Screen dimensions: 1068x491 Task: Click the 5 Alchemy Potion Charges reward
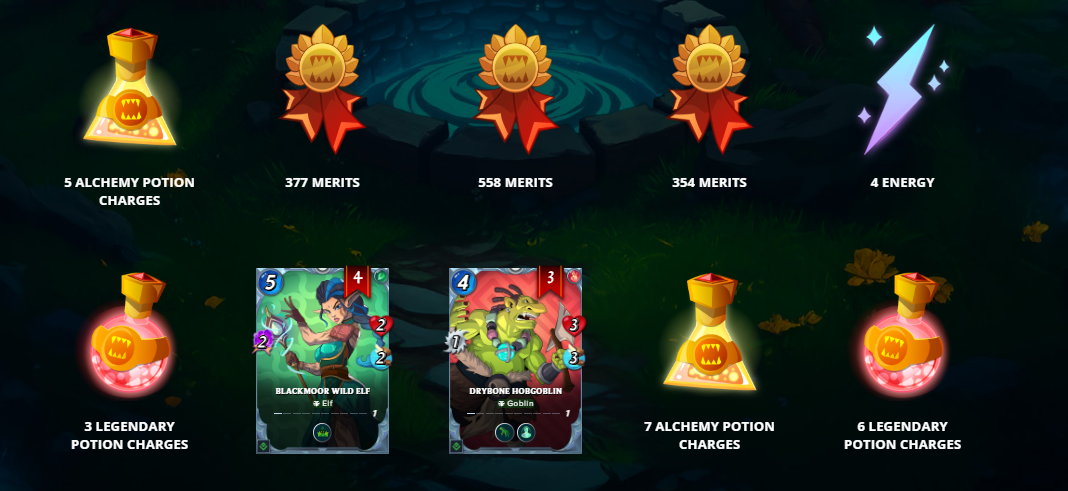pyautogui.click(x=129, y=88)
